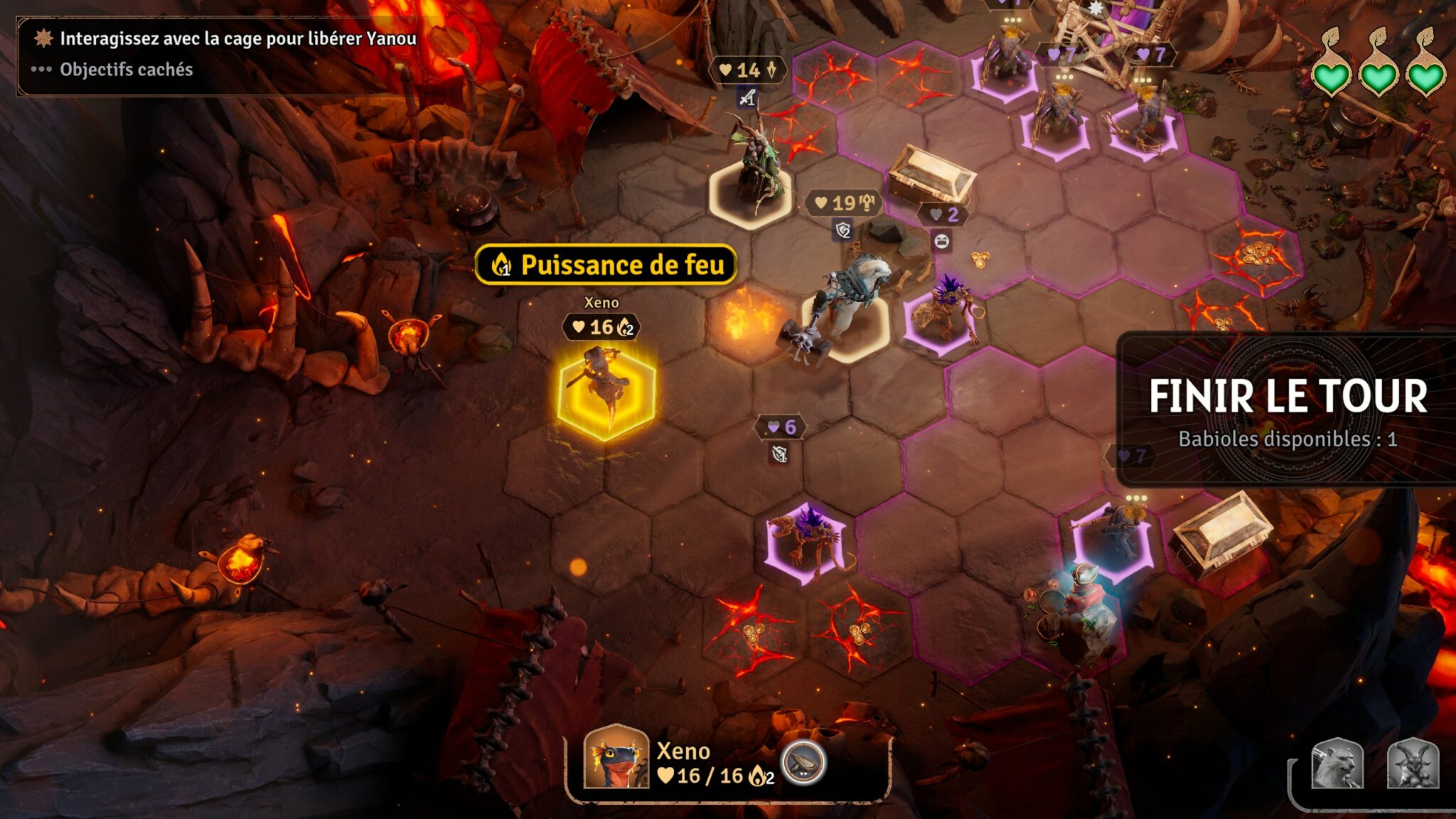Select Xeno's salamander portrait
The width and height of the screenshot is (1456, 819).
coord(616,758)
